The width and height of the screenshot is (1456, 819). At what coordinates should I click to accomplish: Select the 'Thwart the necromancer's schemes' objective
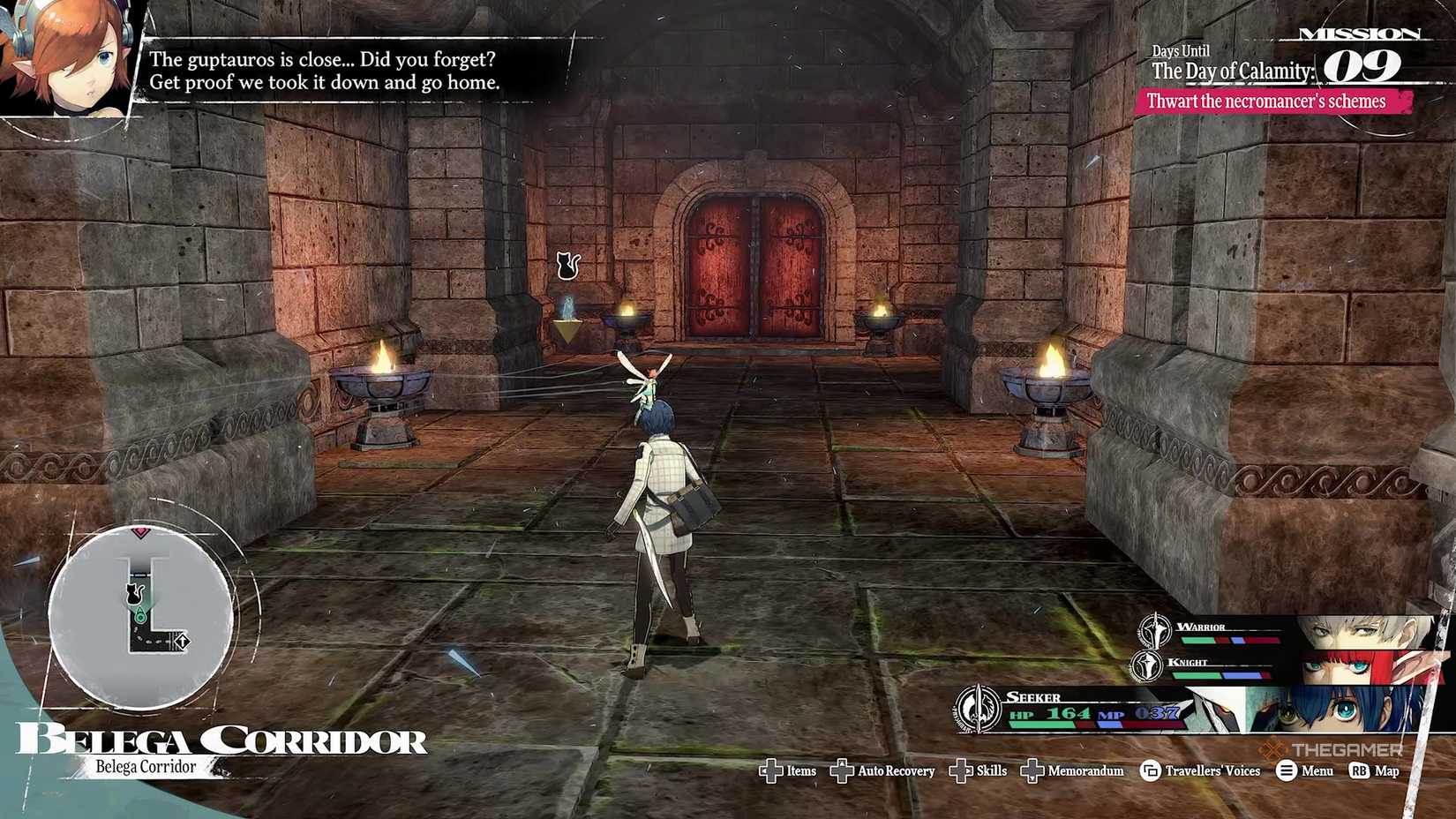coord(1266,101)
